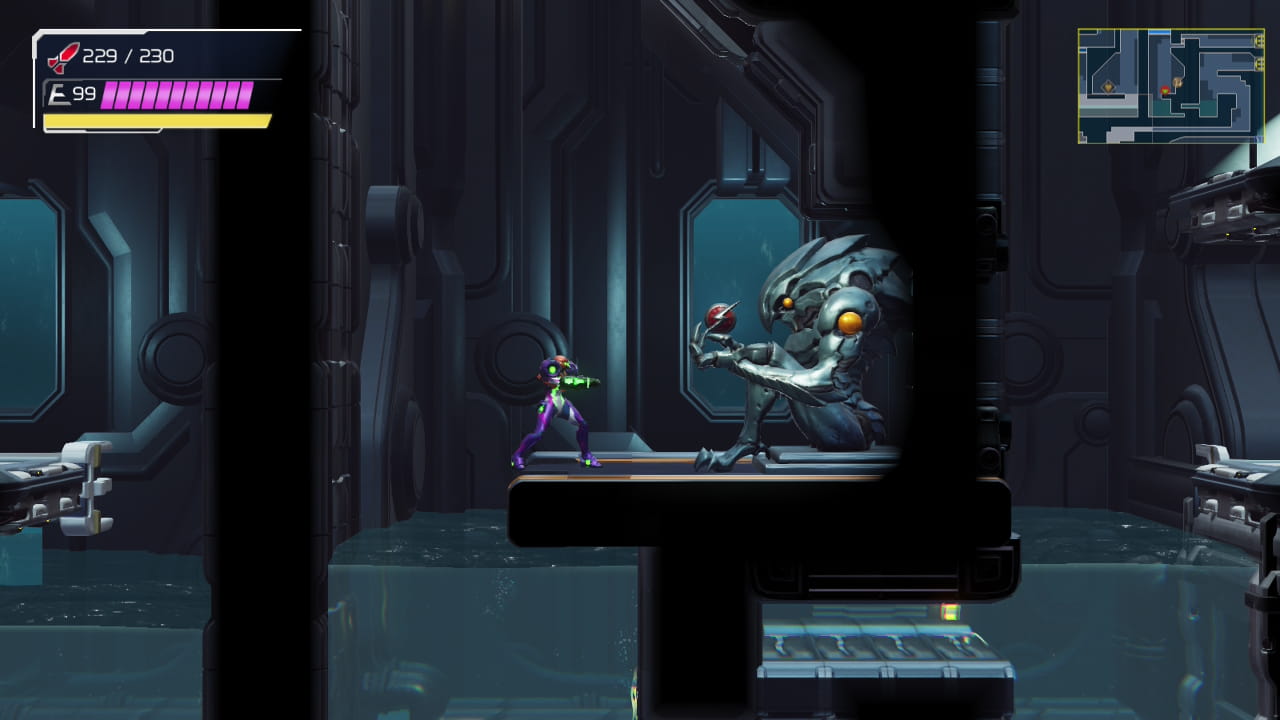
Task: Click the orange diamond marker on the minimap
Action: 1108,87
